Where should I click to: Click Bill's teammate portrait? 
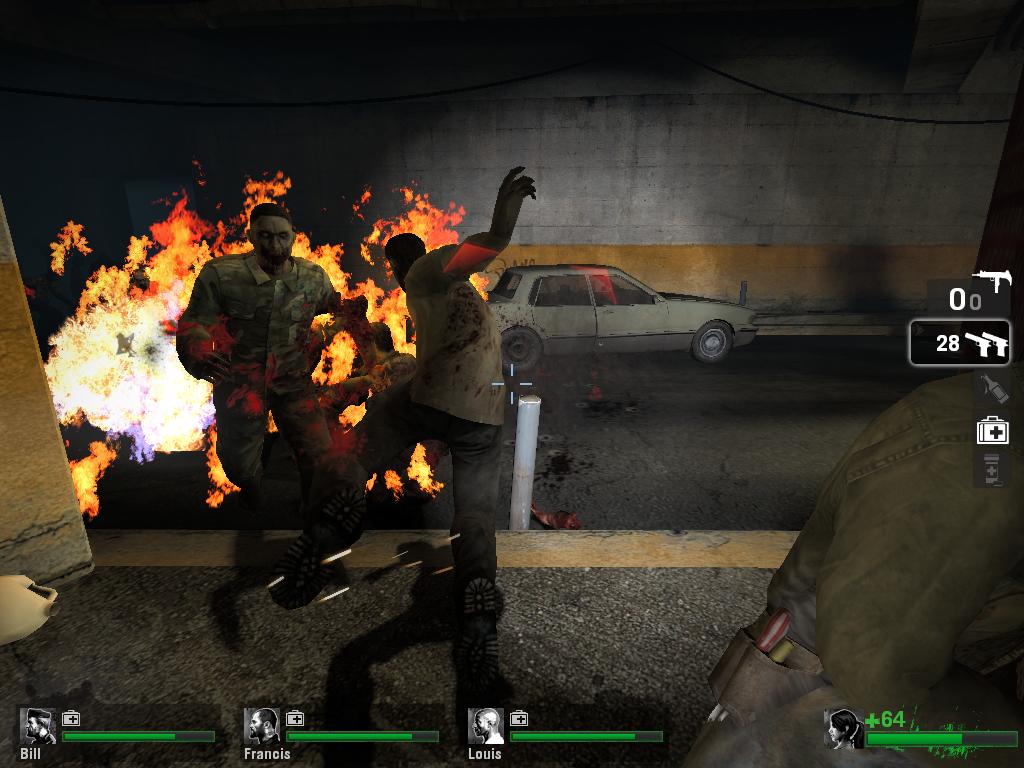point(39,727)
